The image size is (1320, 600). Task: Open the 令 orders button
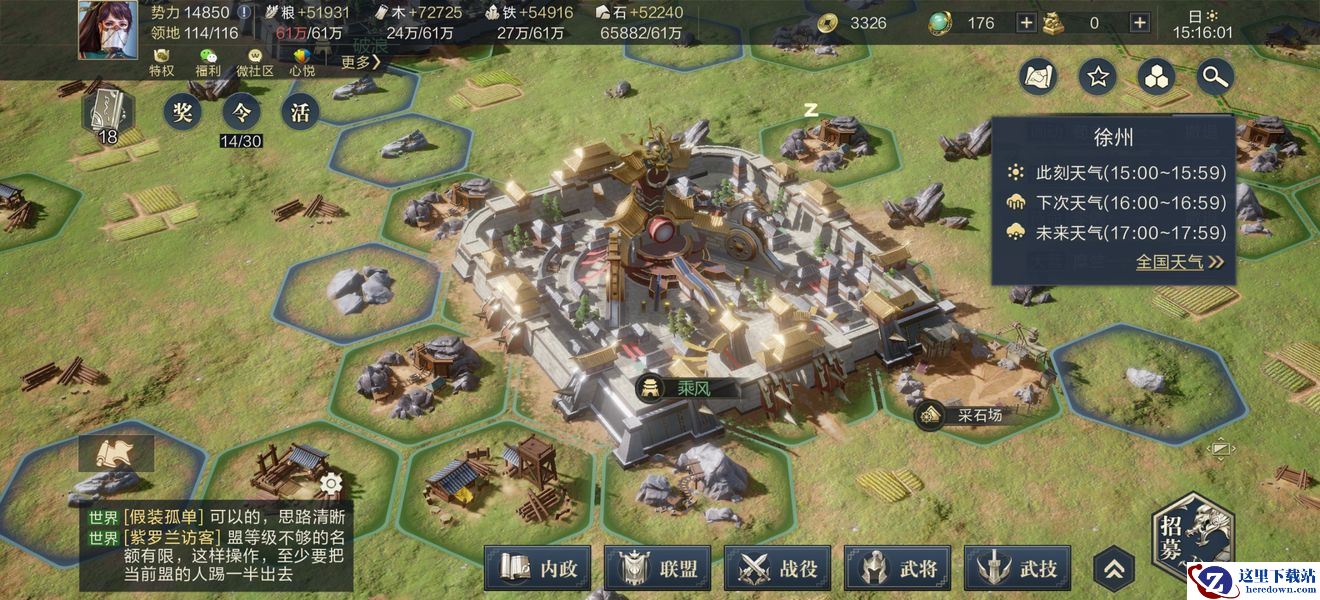coord(241,111)
